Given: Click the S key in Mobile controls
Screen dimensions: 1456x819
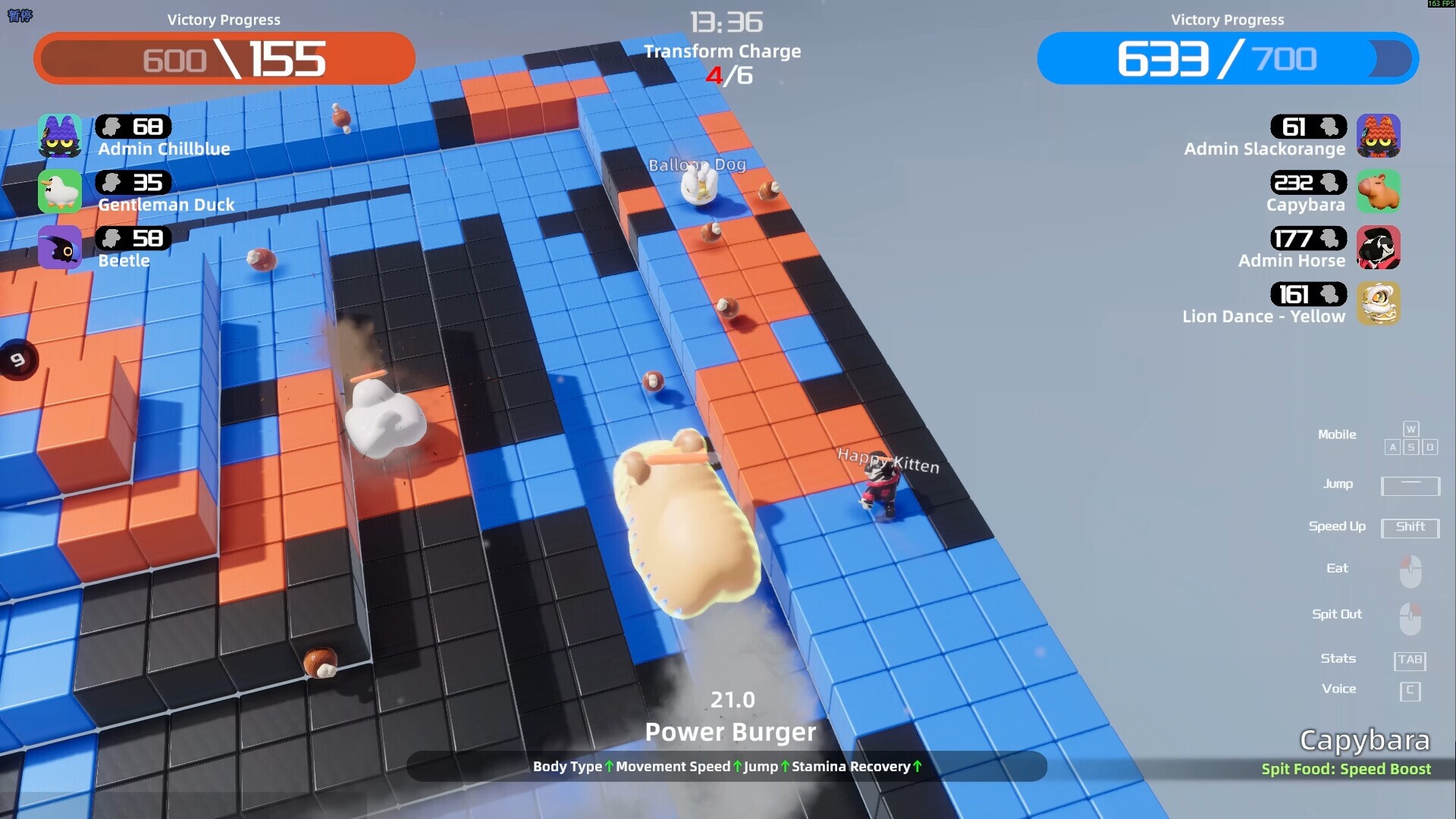Looking at the screenshot, I should [1410, 447].
